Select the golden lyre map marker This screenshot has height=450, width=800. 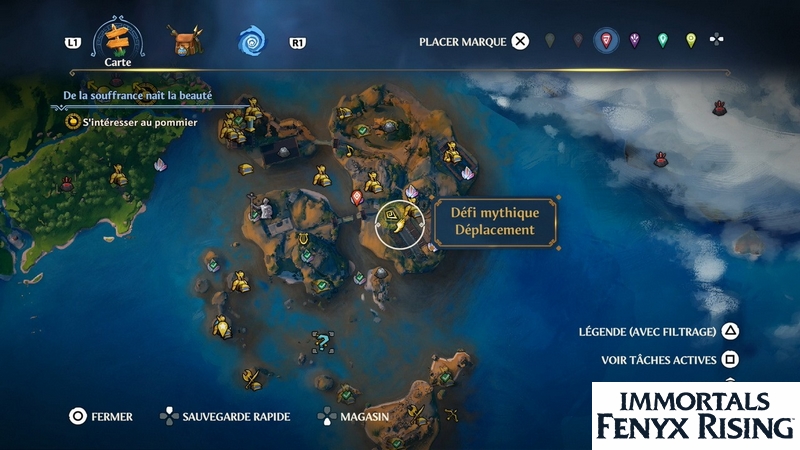point(303,239)
